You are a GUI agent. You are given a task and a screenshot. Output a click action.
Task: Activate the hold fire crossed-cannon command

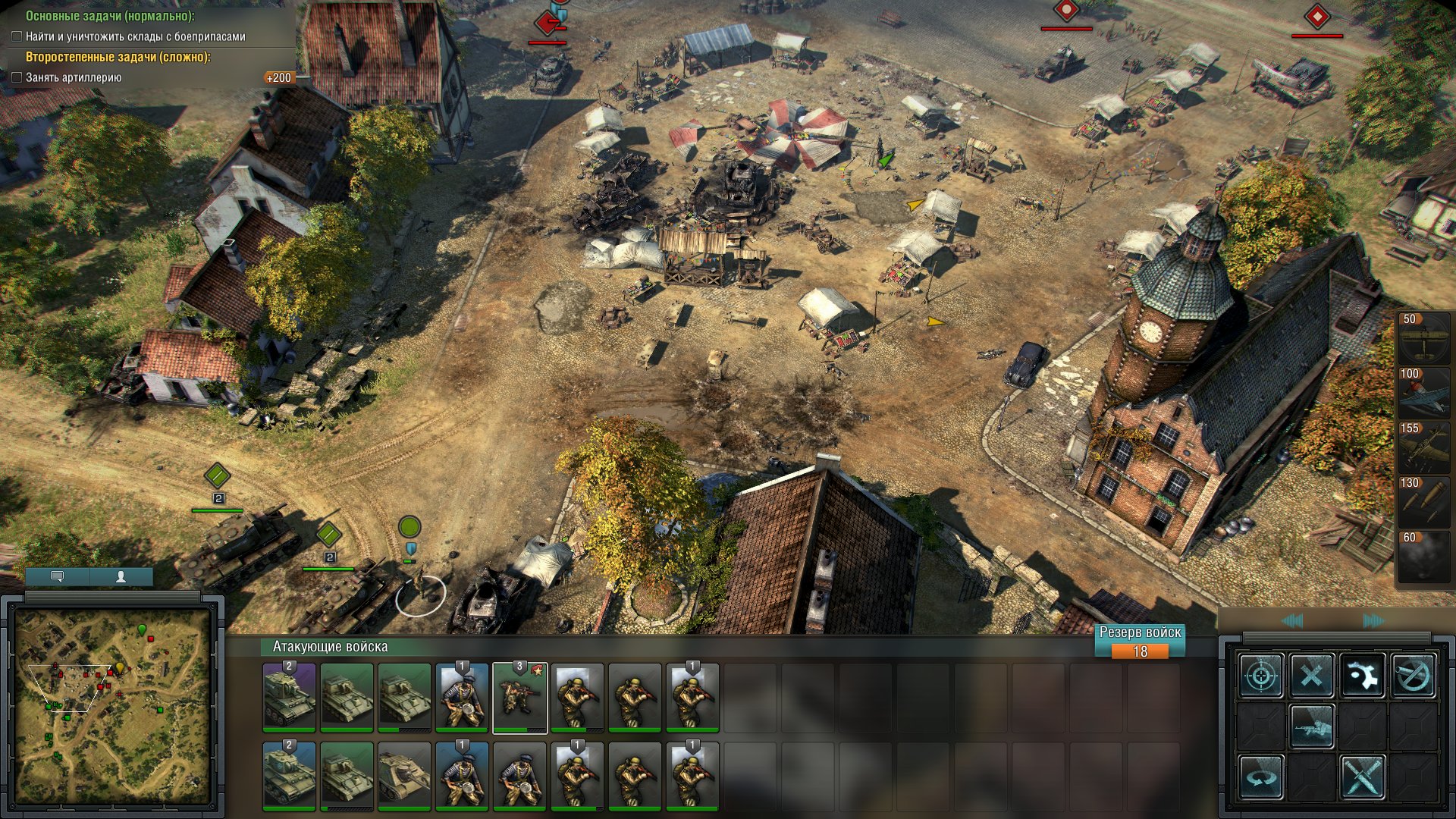click(1413, 675)
